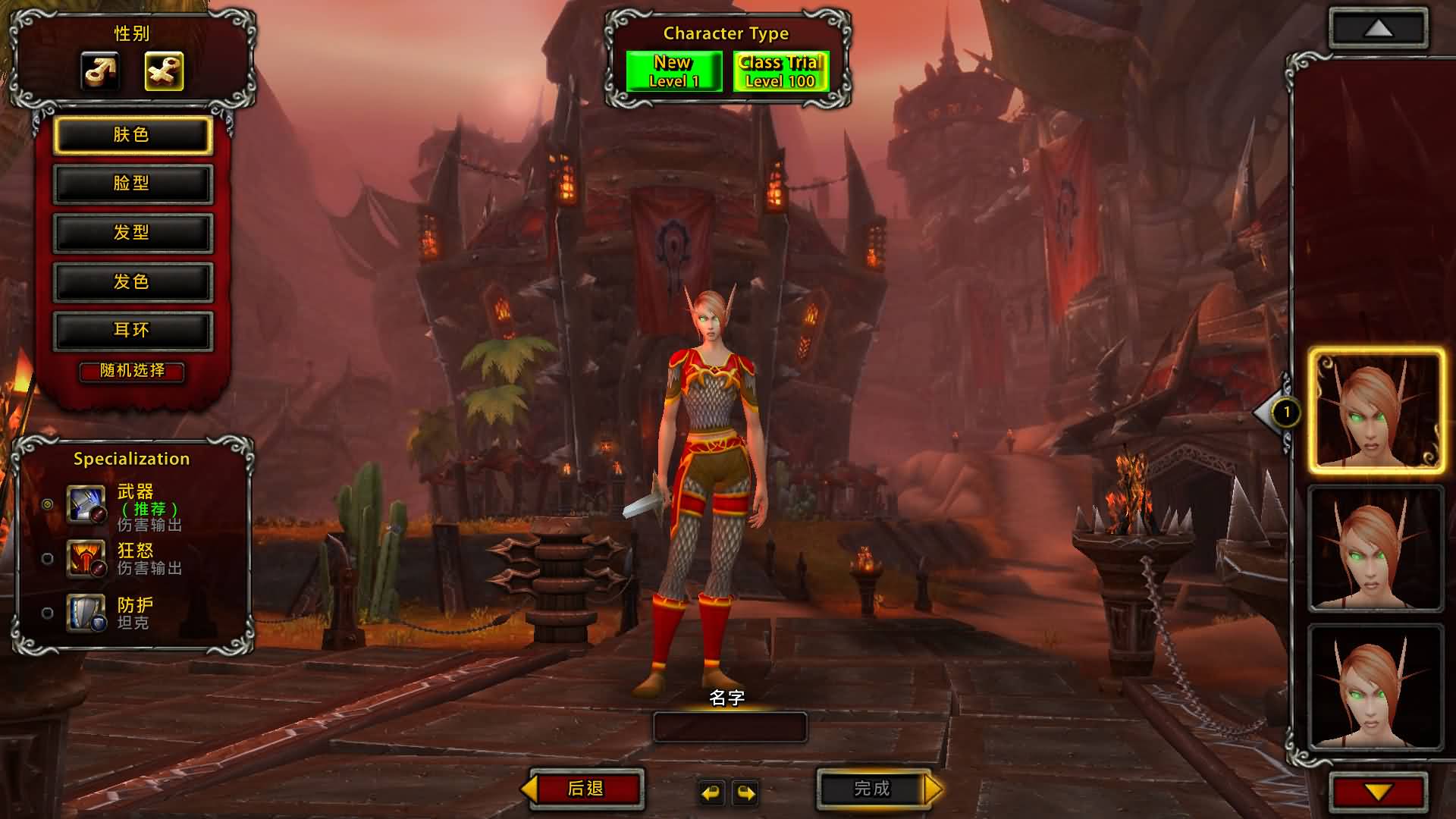Rotate character with the left arrow button

pos(711,792)
